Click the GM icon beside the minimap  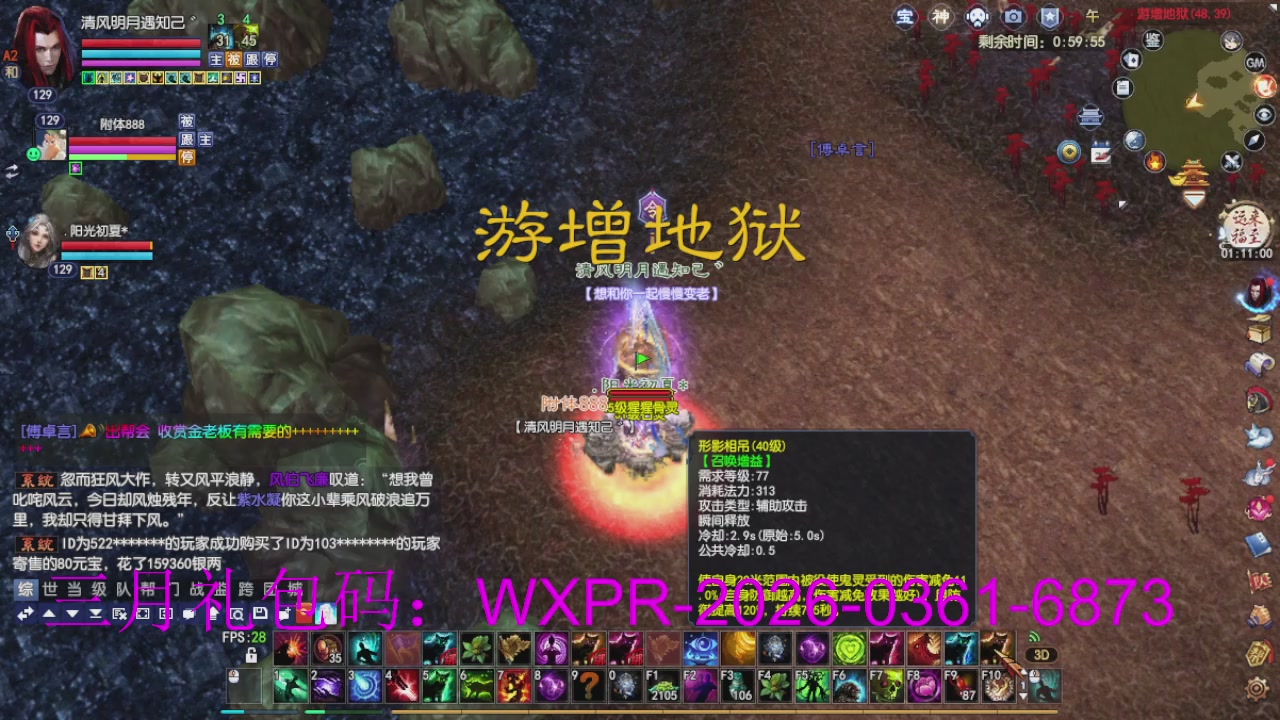1254,64
